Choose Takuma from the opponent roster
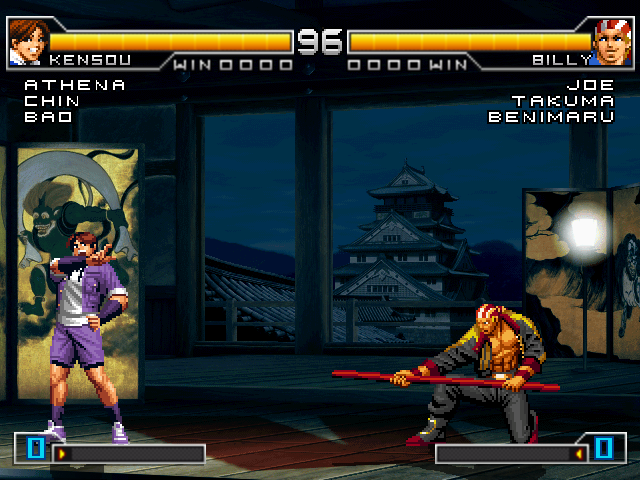The image size is (640, 480). tap(562, 101)
